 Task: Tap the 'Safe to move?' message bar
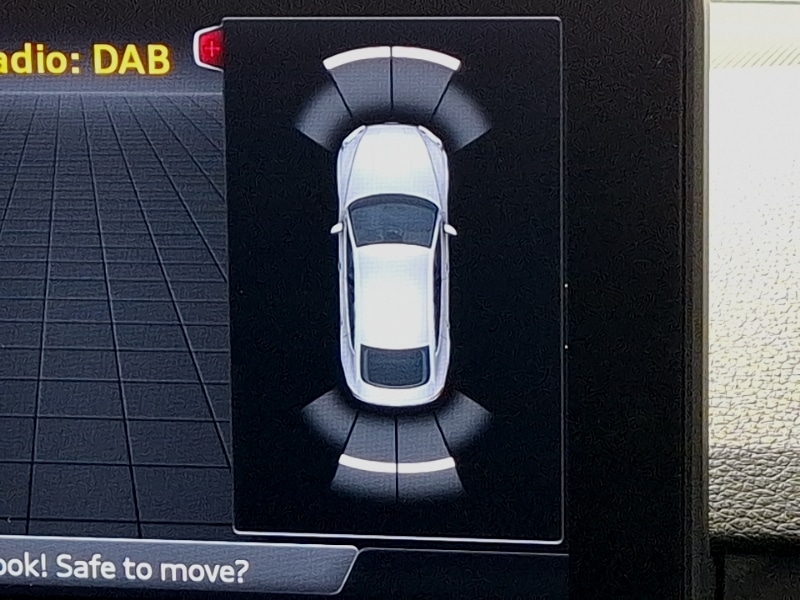click(150, 571)
